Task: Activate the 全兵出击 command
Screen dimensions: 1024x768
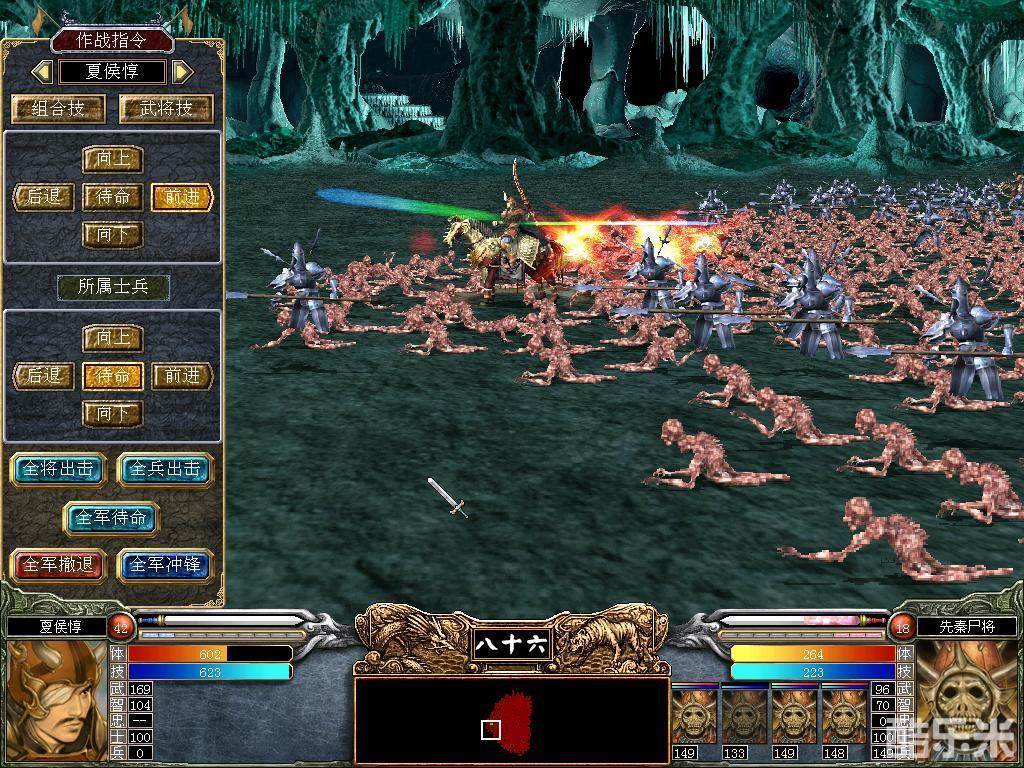Action: pyautogui.click(x=165, y=469)
